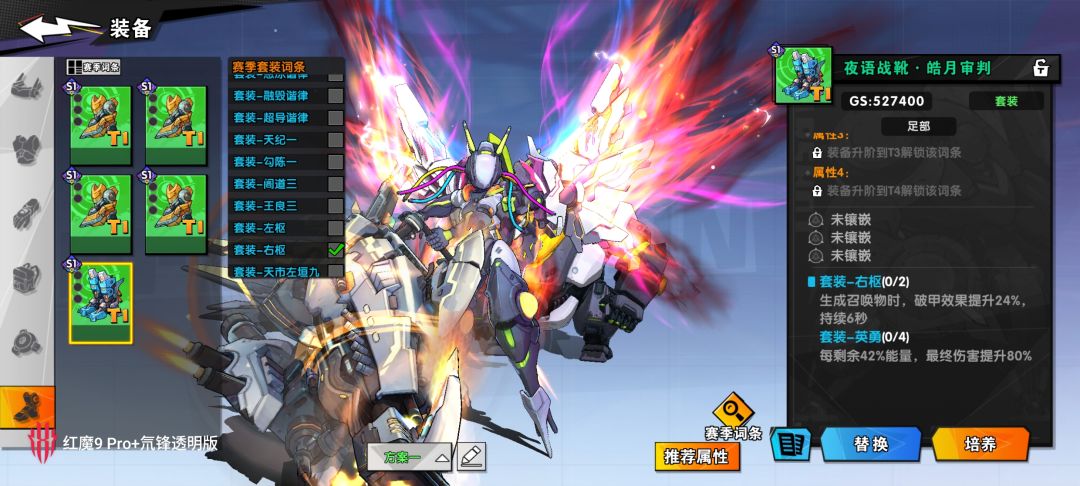Tick the 套装-天纪一 set filter

click(336, 140)
